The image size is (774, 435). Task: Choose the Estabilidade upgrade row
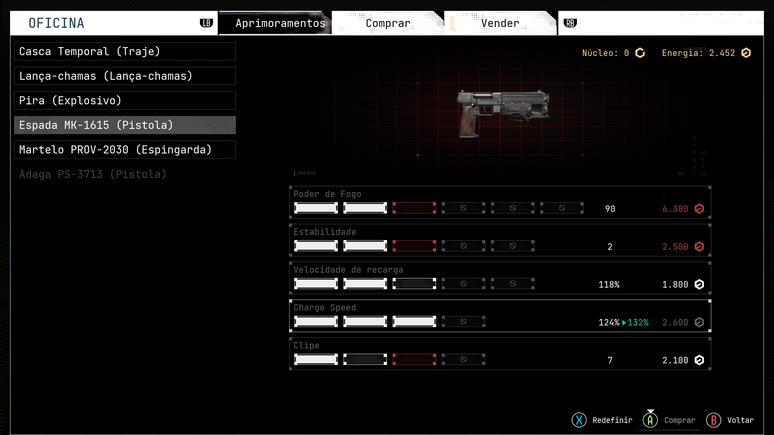500,241
